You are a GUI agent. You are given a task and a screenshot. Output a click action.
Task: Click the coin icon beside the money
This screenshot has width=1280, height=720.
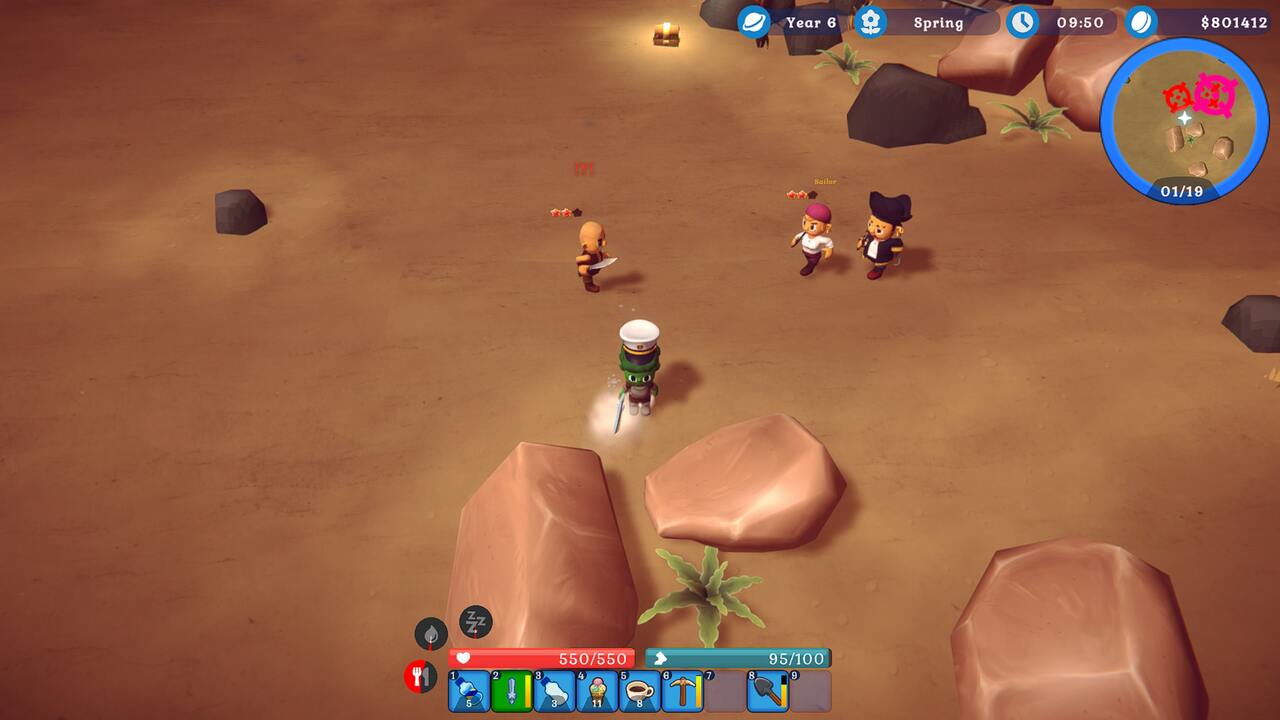click(x=1141, y=21)
